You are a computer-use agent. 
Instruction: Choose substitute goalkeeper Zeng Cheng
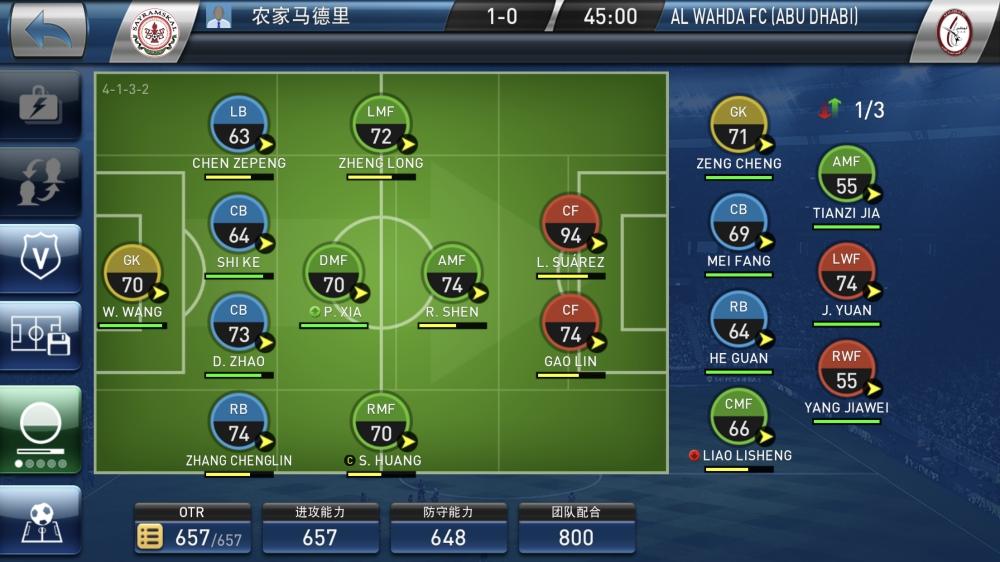pyautogui.click(x=738, y=126)
